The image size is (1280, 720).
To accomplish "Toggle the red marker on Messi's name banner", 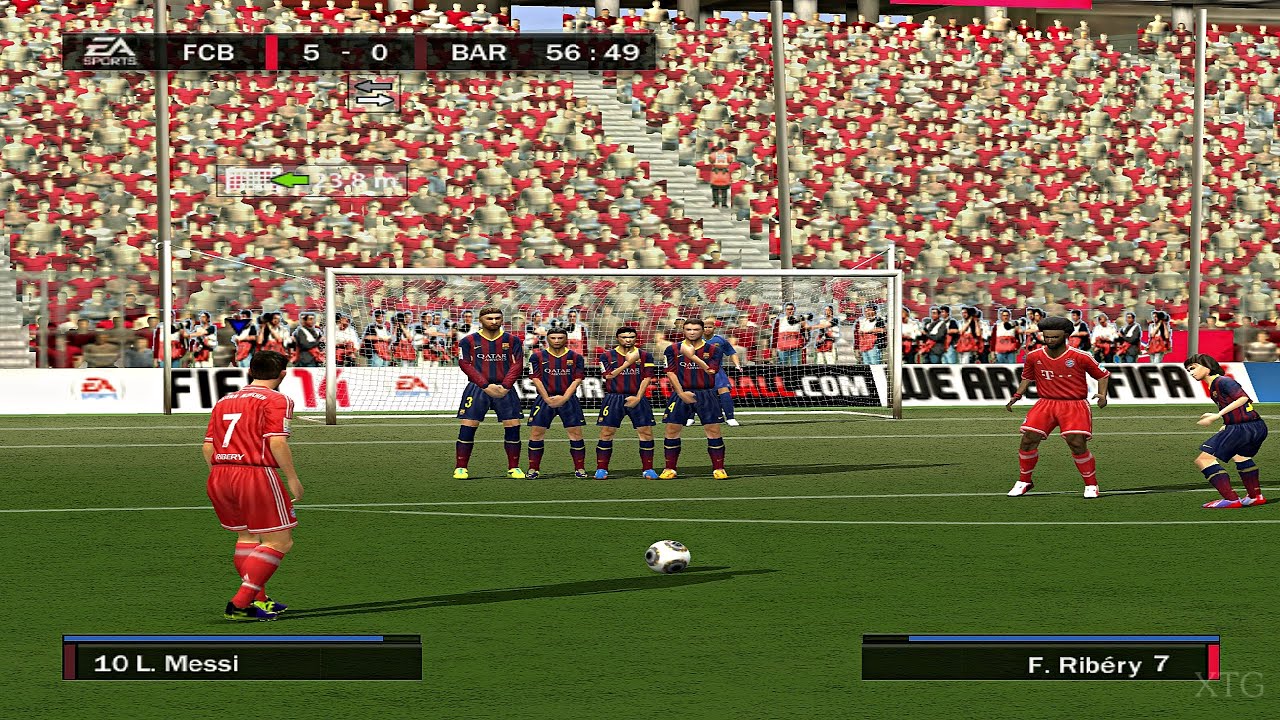I will click(70, 663).
